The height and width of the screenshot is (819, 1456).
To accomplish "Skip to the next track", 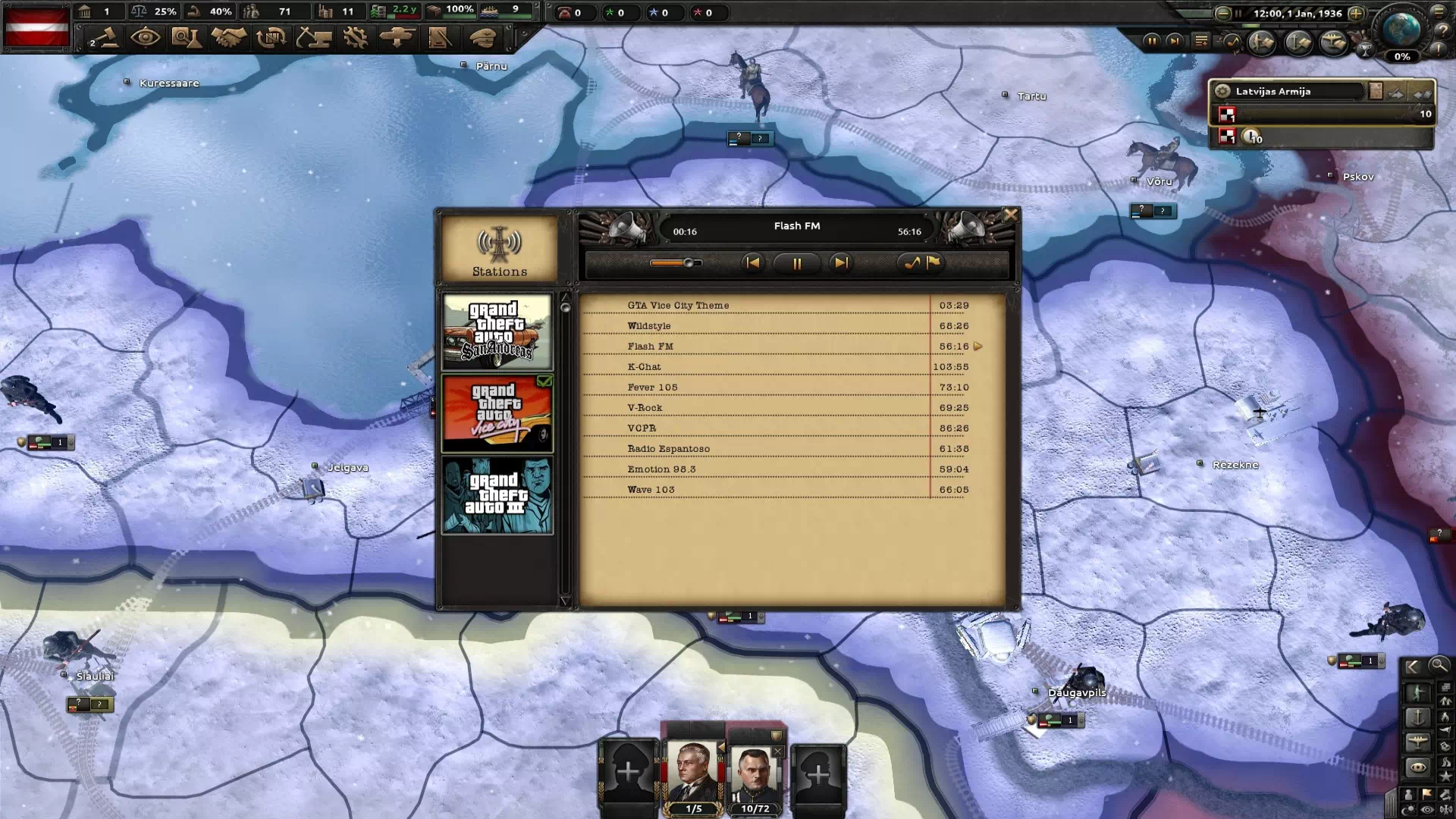I will (840, 263).
